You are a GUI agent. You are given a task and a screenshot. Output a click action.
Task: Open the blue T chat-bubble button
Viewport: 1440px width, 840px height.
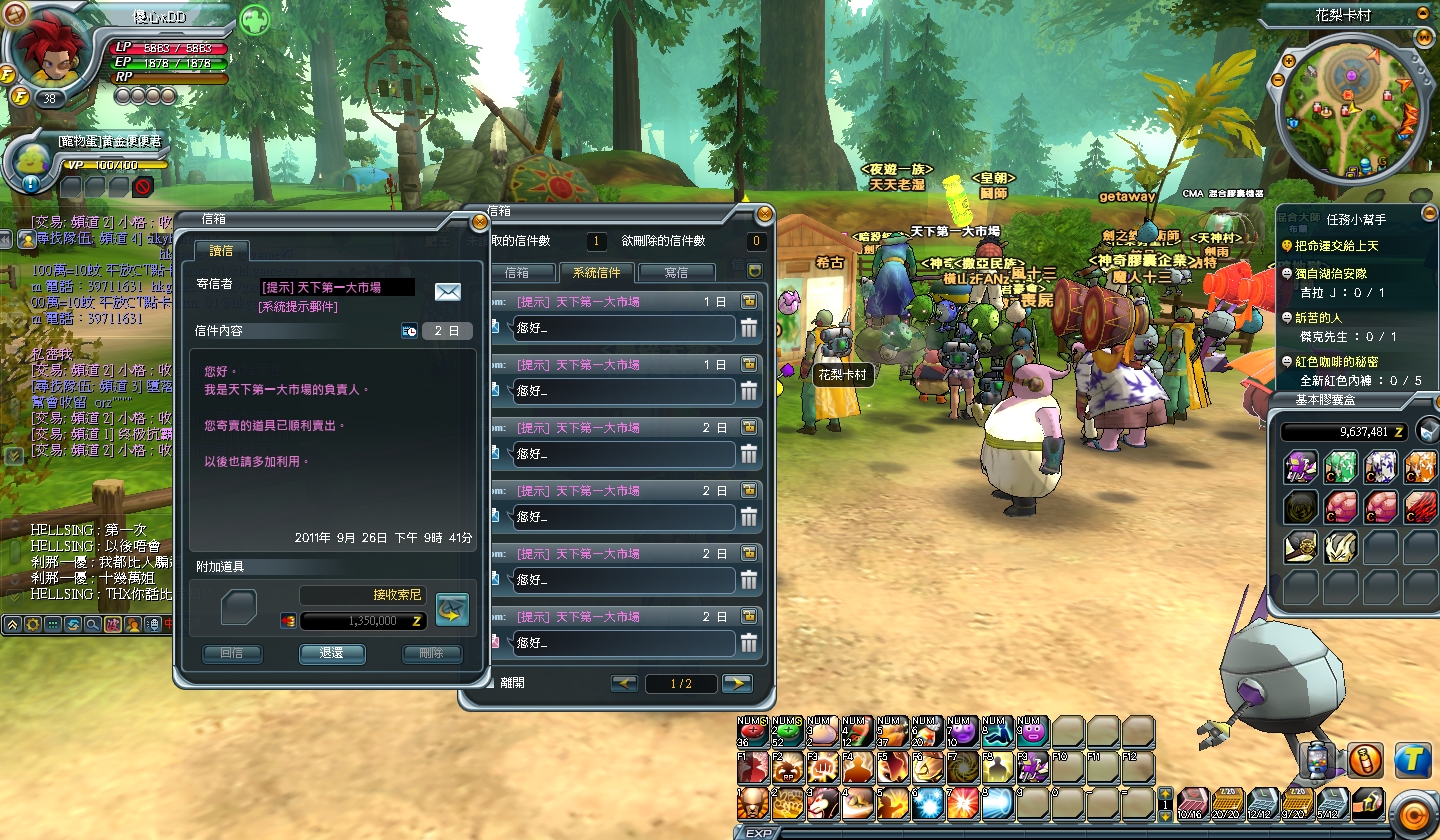point(1412,760)
